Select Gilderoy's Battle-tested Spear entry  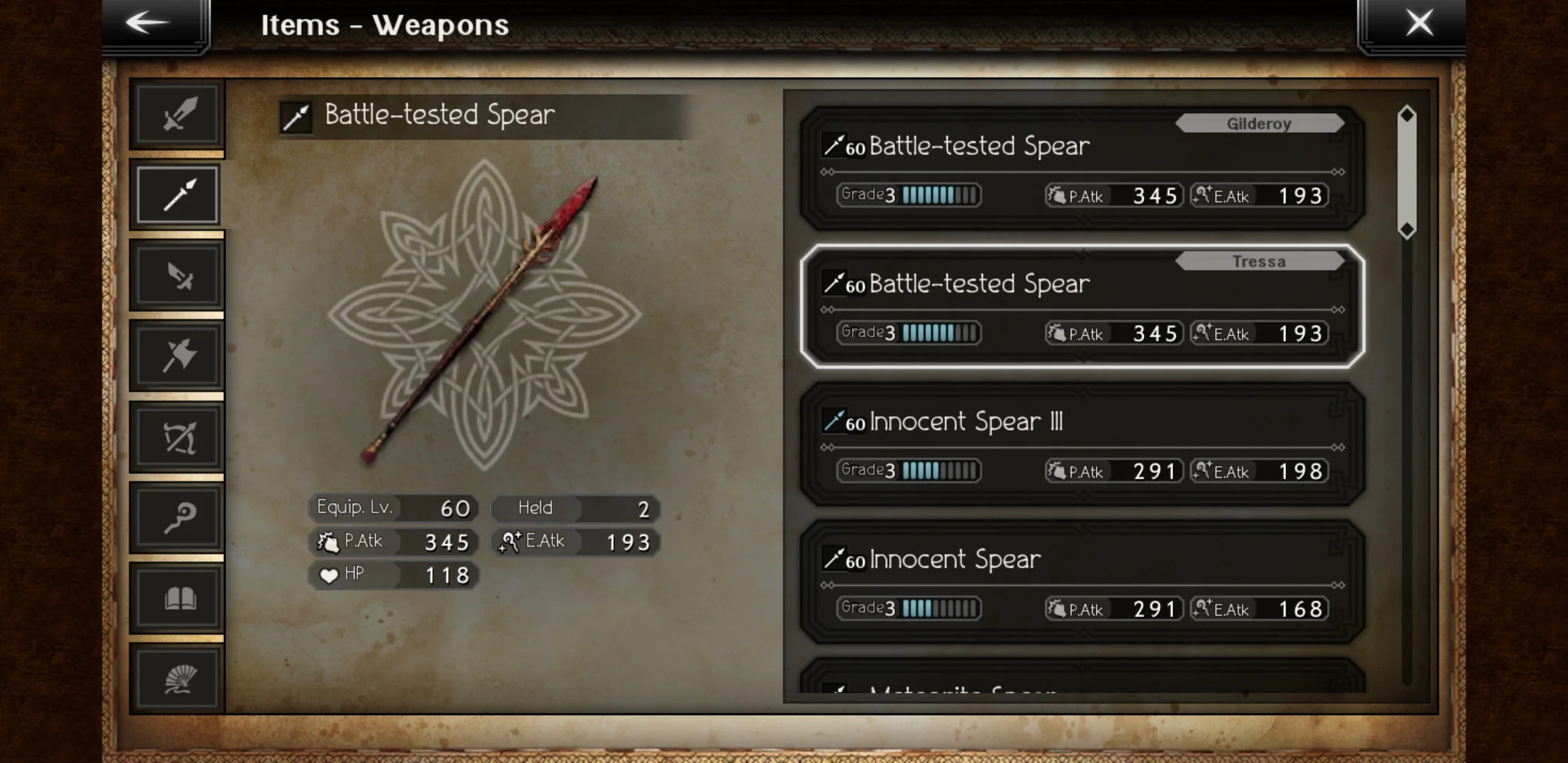pos(1081,170)
